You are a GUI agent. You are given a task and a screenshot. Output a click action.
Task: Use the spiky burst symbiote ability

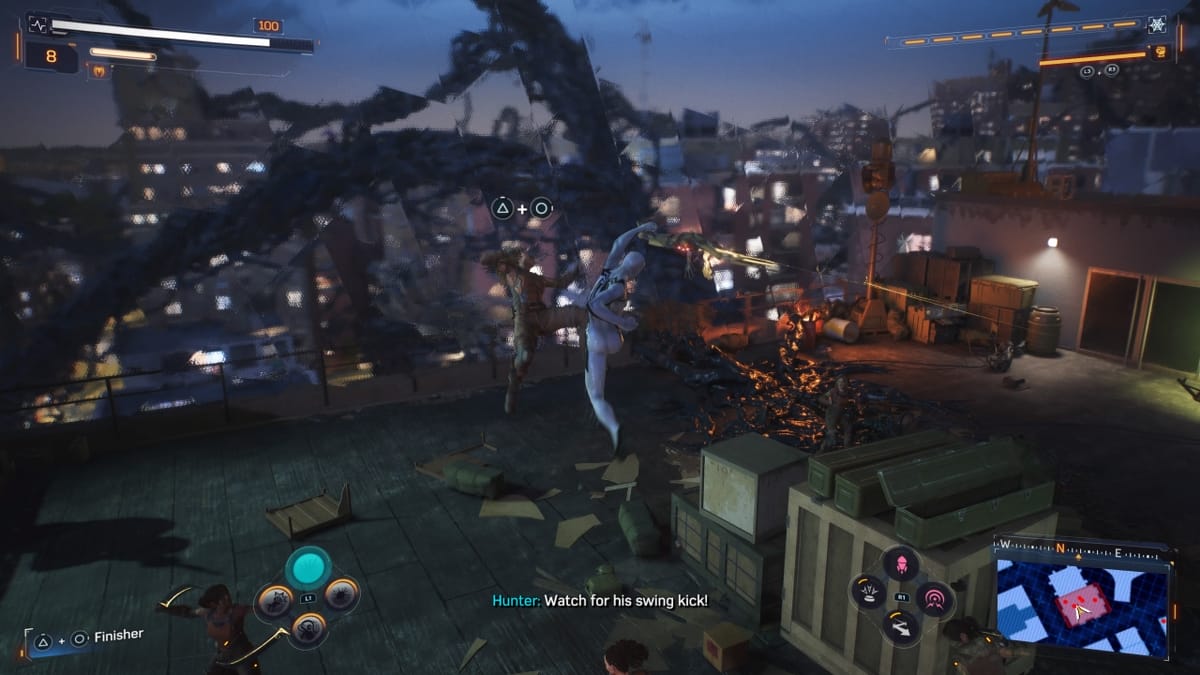click(342, 597)
